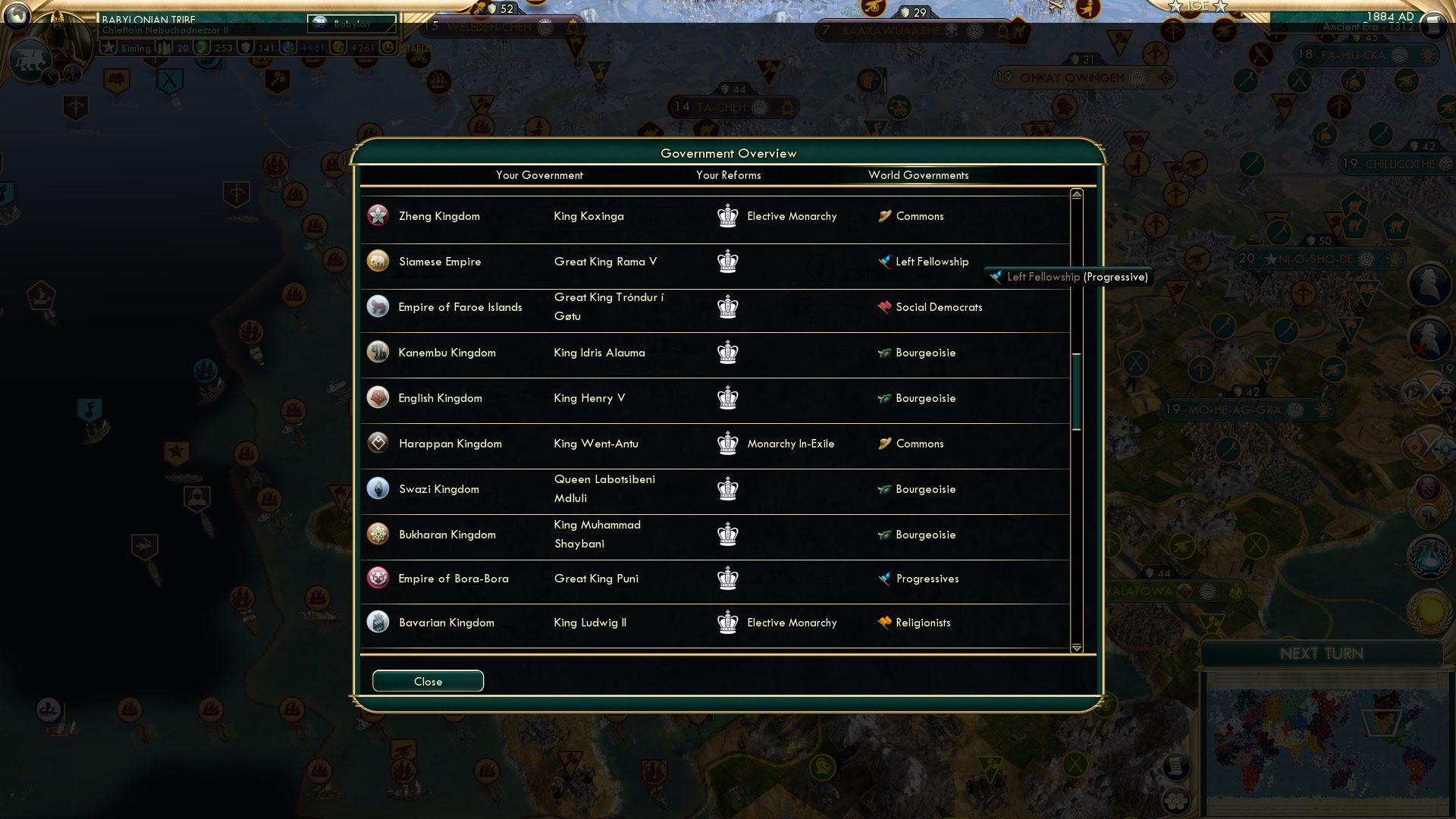Click the Close button on Government Overview
The image size is (1456, 819).
click(x=427, y=680)
